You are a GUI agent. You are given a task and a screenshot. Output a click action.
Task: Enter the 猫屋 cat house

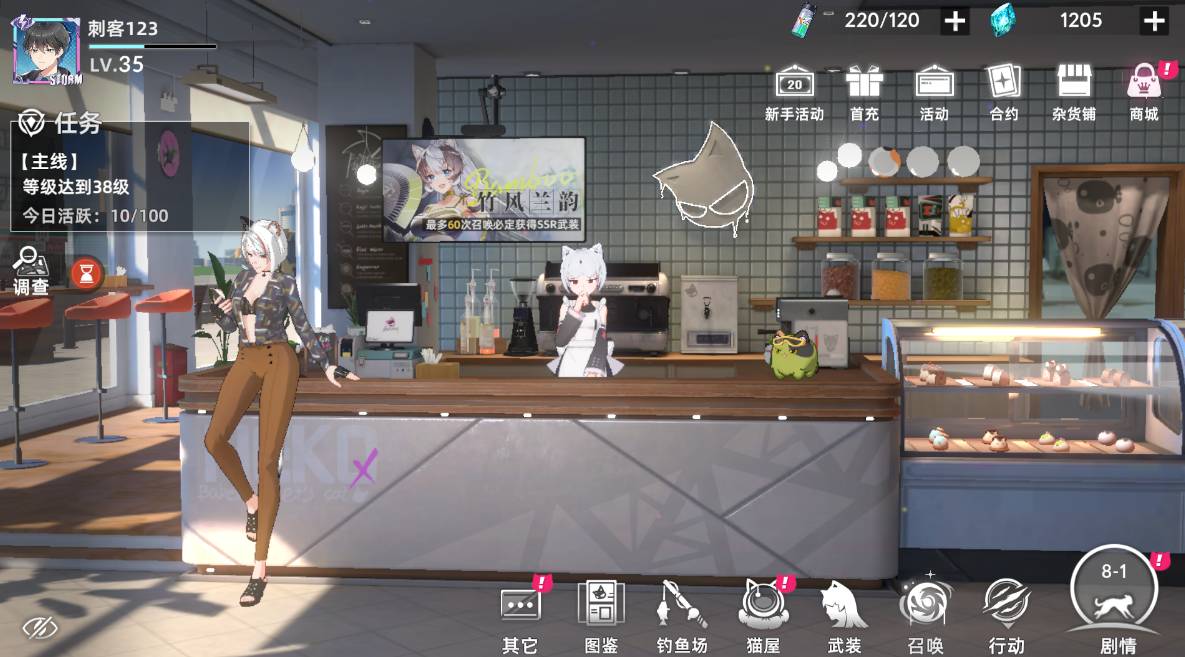[x=763, y=616]
